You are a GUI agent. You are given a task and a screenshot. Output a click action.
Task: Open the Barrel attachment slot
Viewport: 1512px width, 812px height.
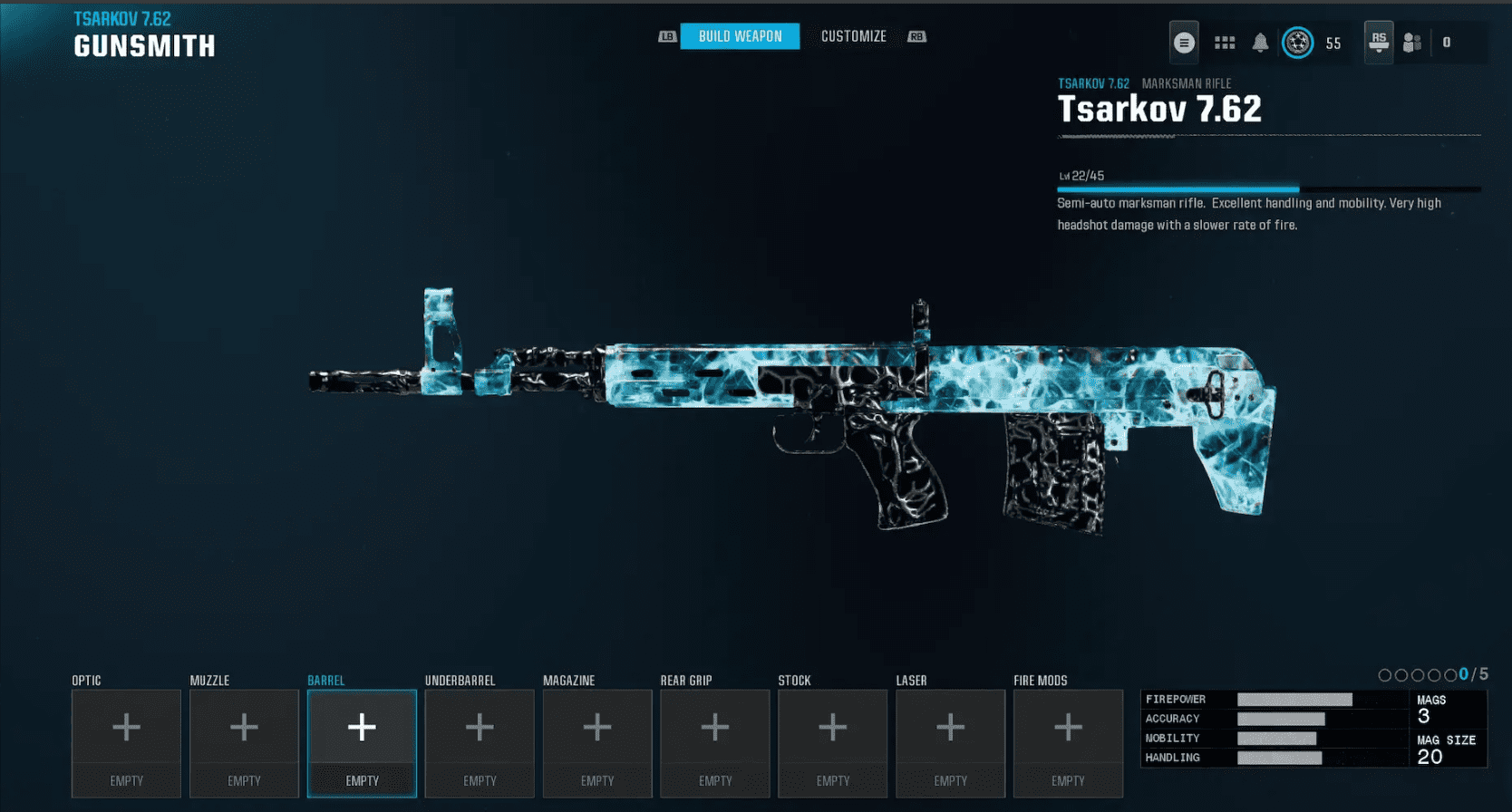pyautogui.click(x=362, y=726)
